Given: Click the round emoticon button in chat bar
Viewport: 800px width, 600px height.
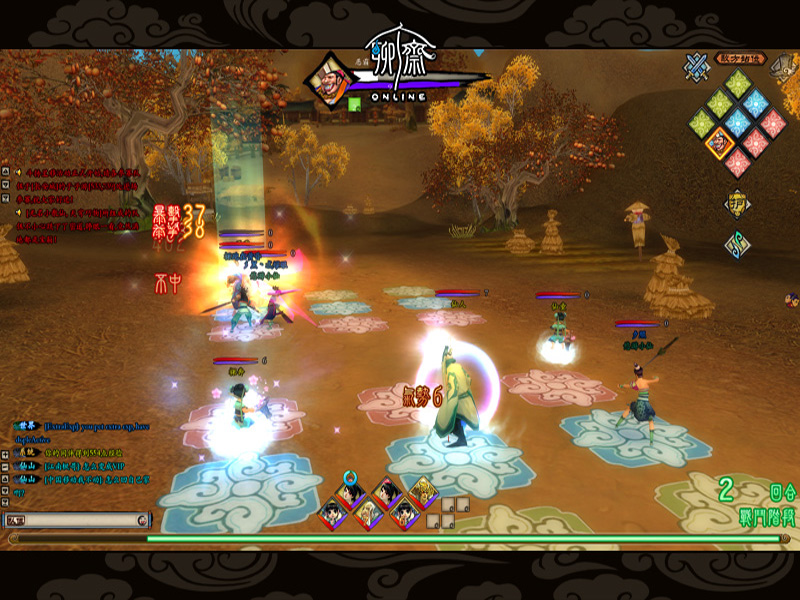Looking at the screenshot, I should click(142, 520).
